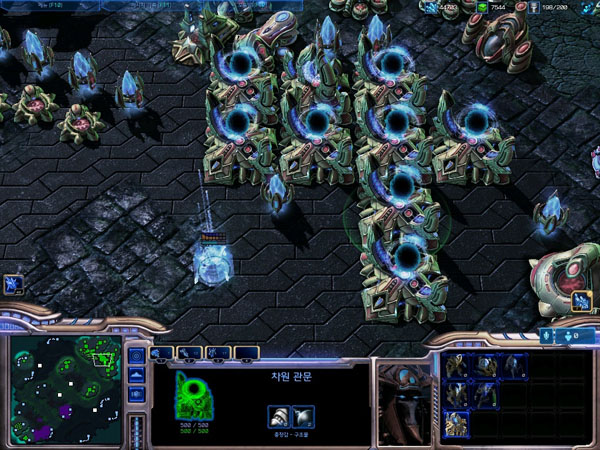This screenshot has width=600, height=450.
Task: Toggle the minimap ally color mode button
Action: coord(136,394)
